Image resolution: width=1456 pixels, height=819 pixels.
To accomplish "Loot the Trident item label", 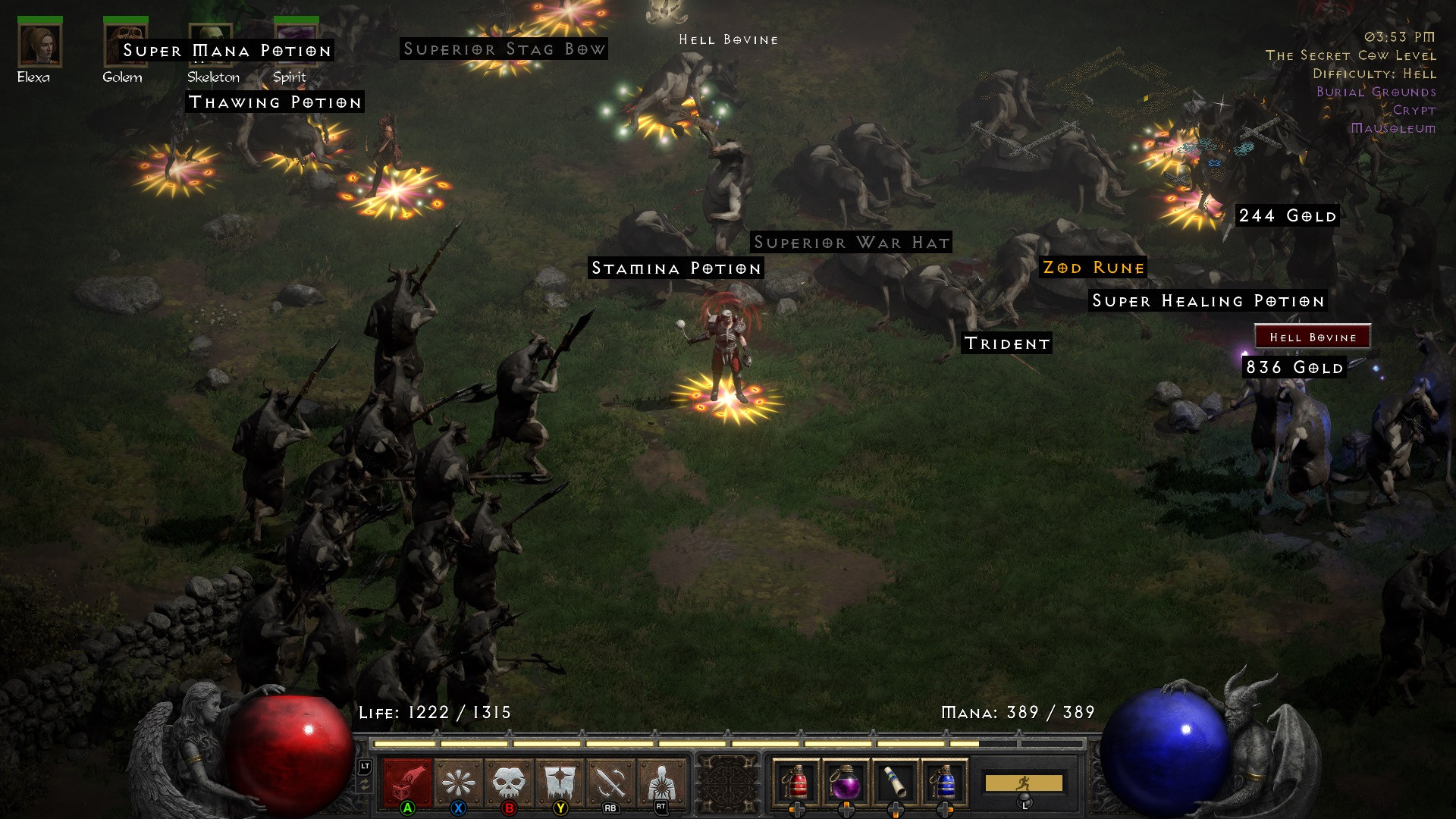I will tap(1006, 344).
